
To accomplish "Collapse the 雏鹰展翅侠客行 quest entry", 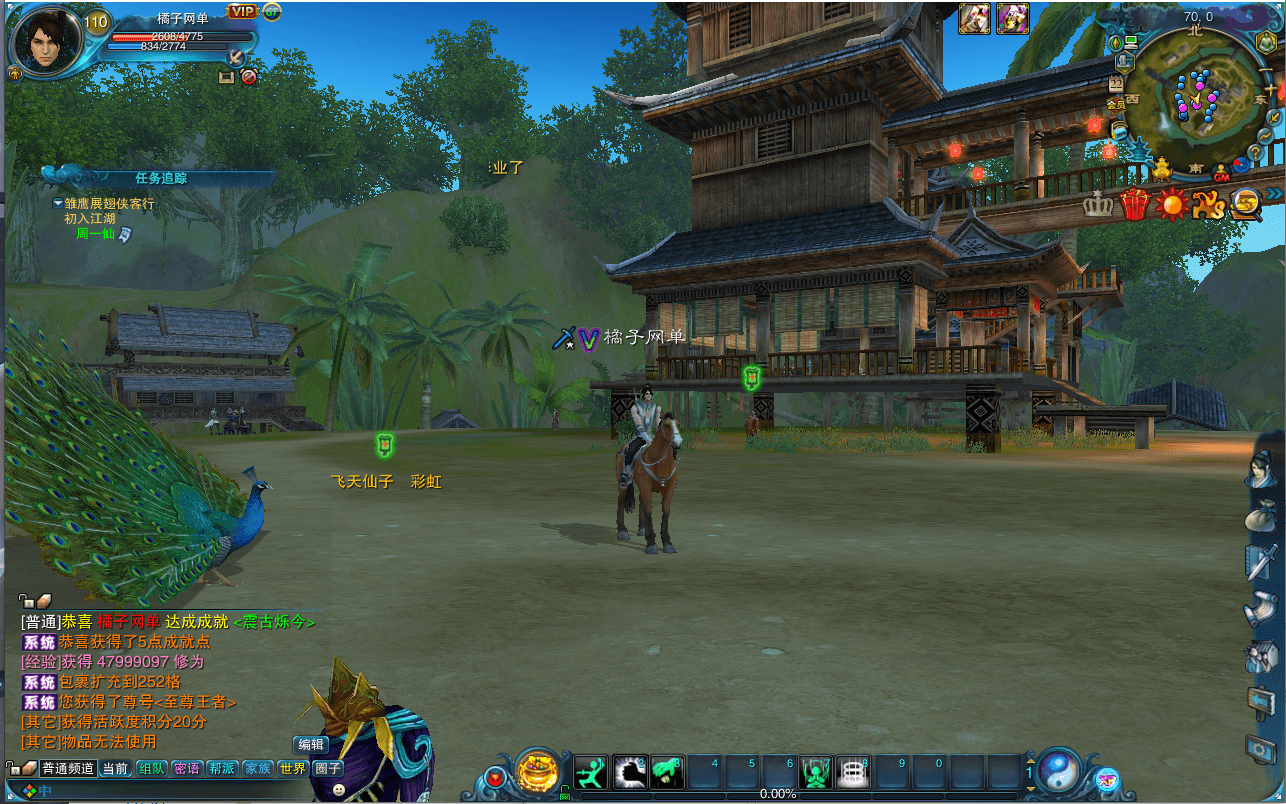I will (x=58, y=203).
